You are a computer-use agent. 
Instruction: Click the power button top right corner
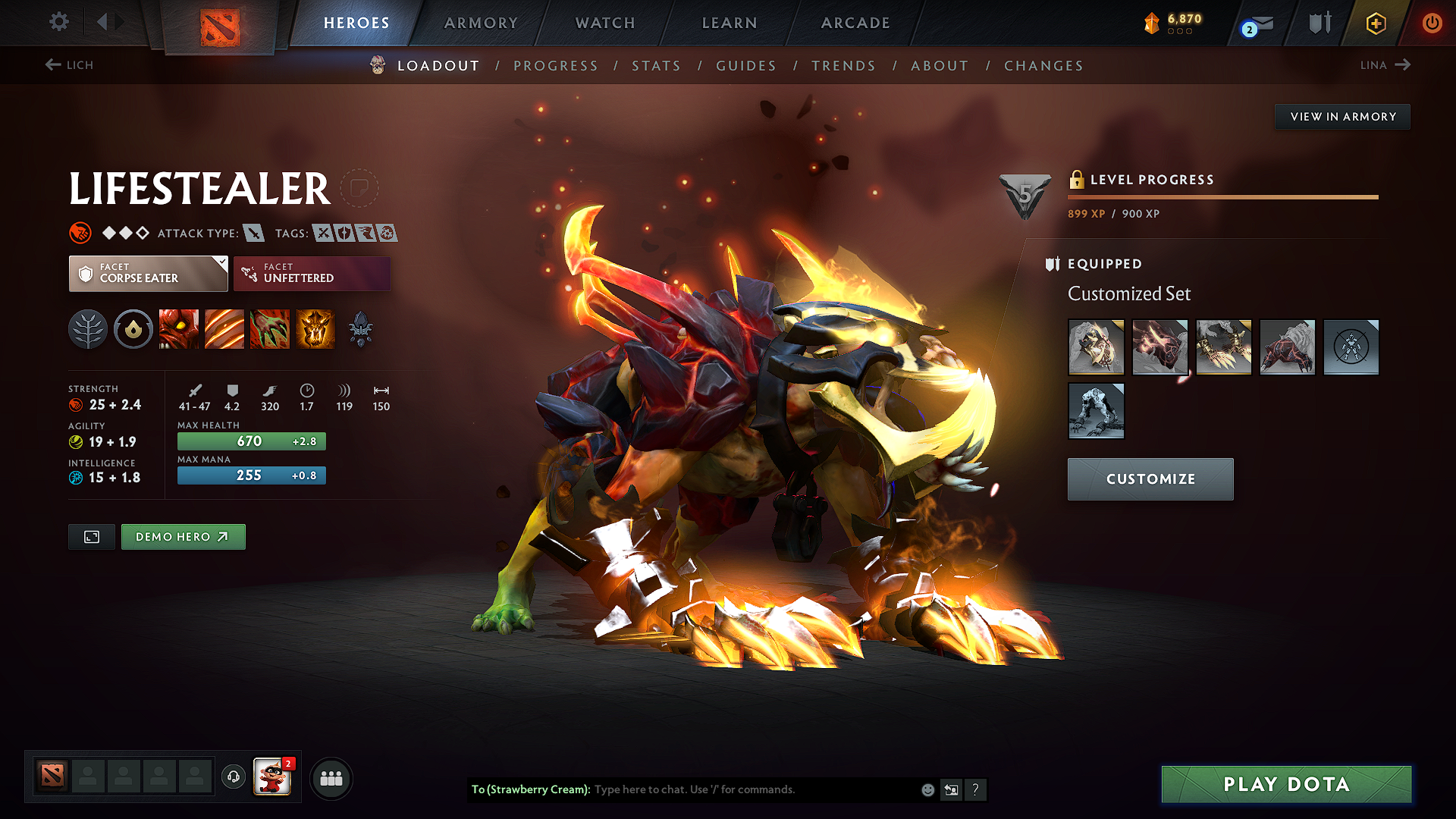(1432, 23)
